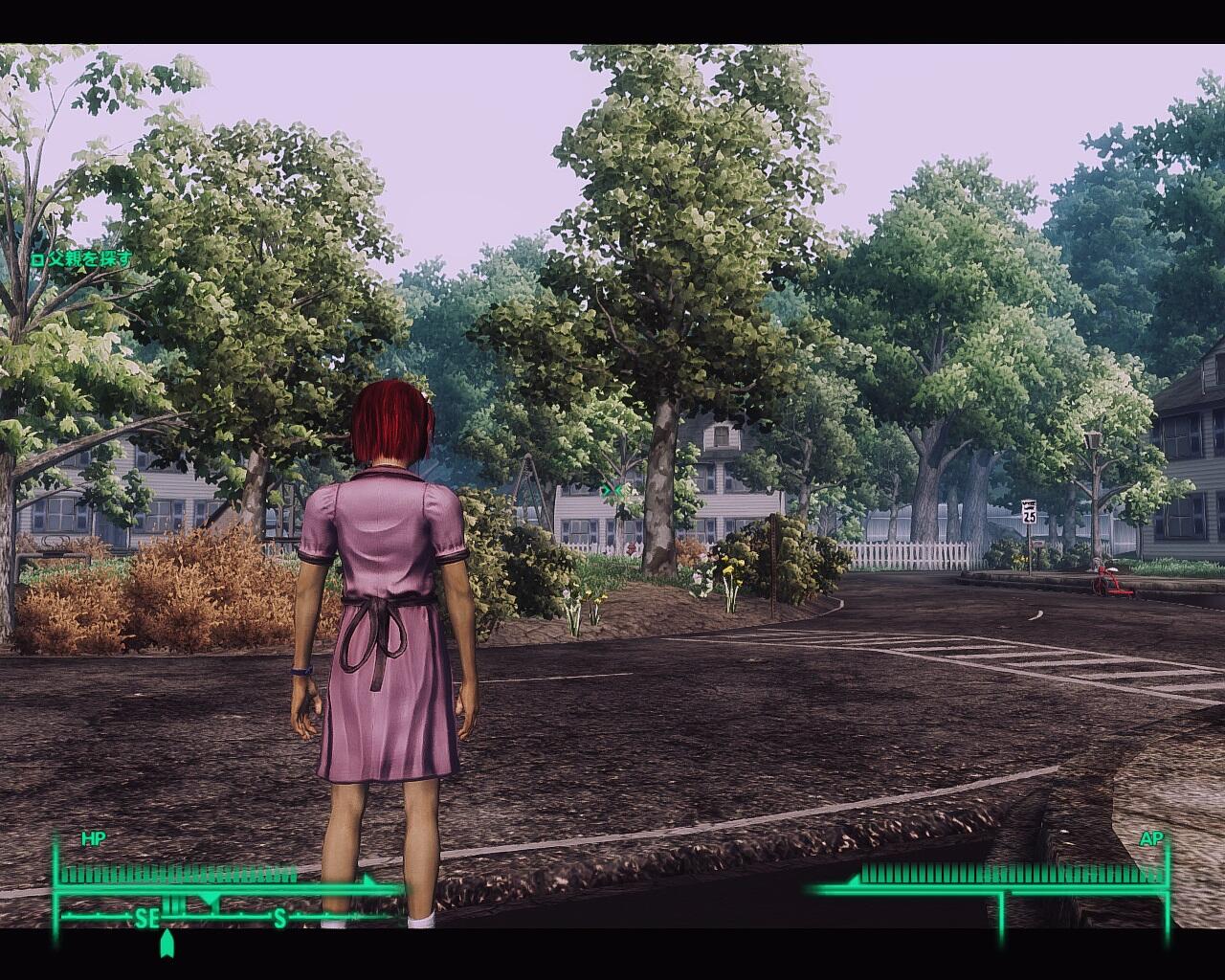Click the 父親を探す quest objective
Viewport: 1225px width, 980px height.
pyautogui.click(x=80, y=258)
